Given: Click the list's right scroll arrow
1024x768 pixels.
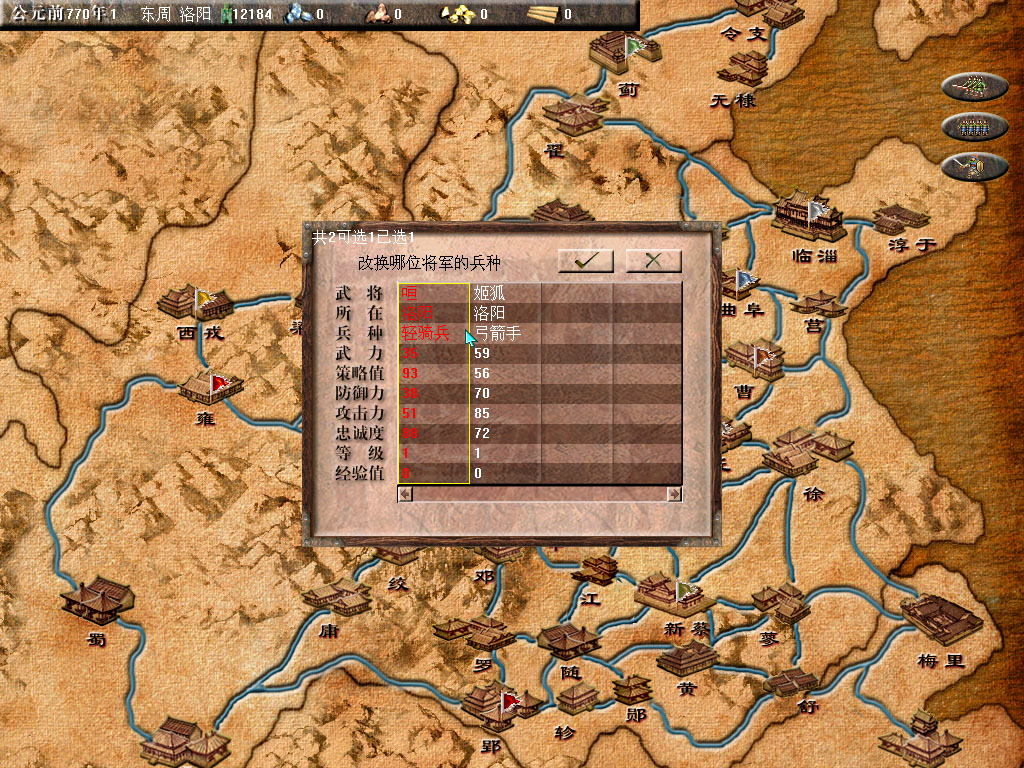Looking at the screenshot, I should (675, 494).
